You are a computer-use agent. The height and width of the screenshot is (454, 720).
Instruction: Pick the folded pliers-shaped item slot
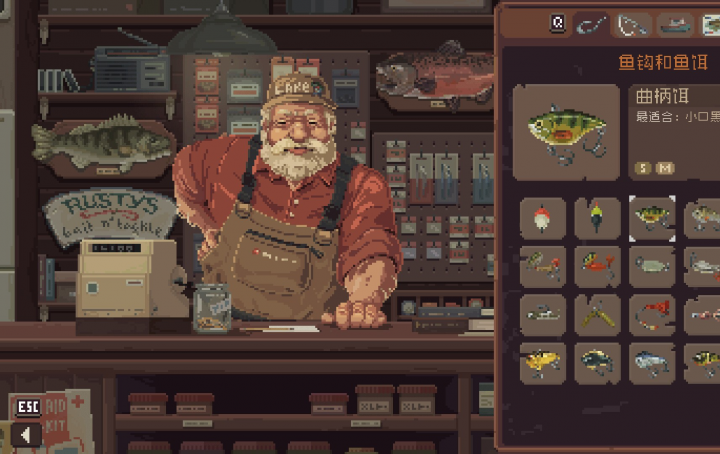pos(597,314)
